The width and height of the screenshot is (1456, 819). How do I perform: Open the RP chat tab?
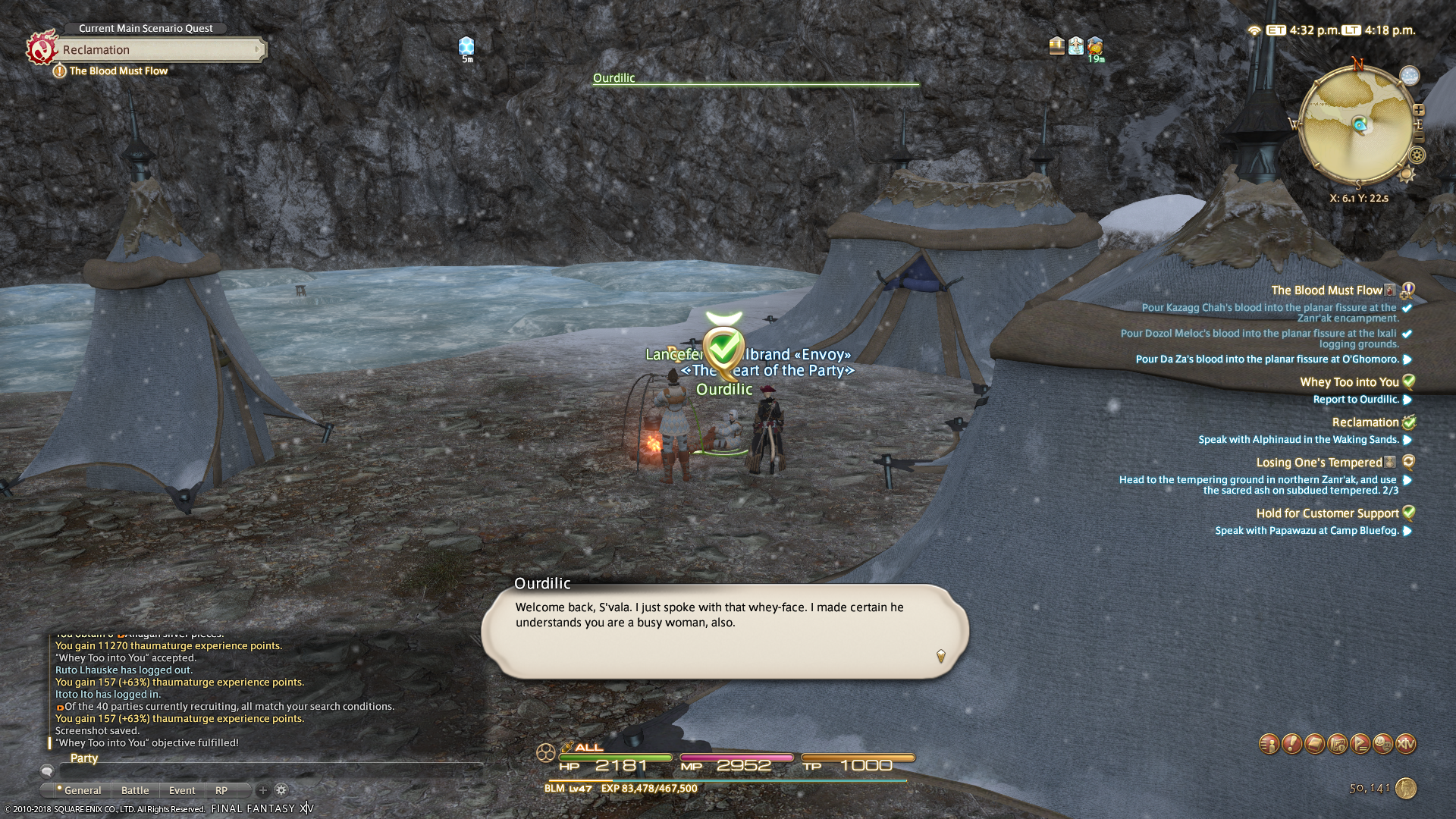click(221, 790)
